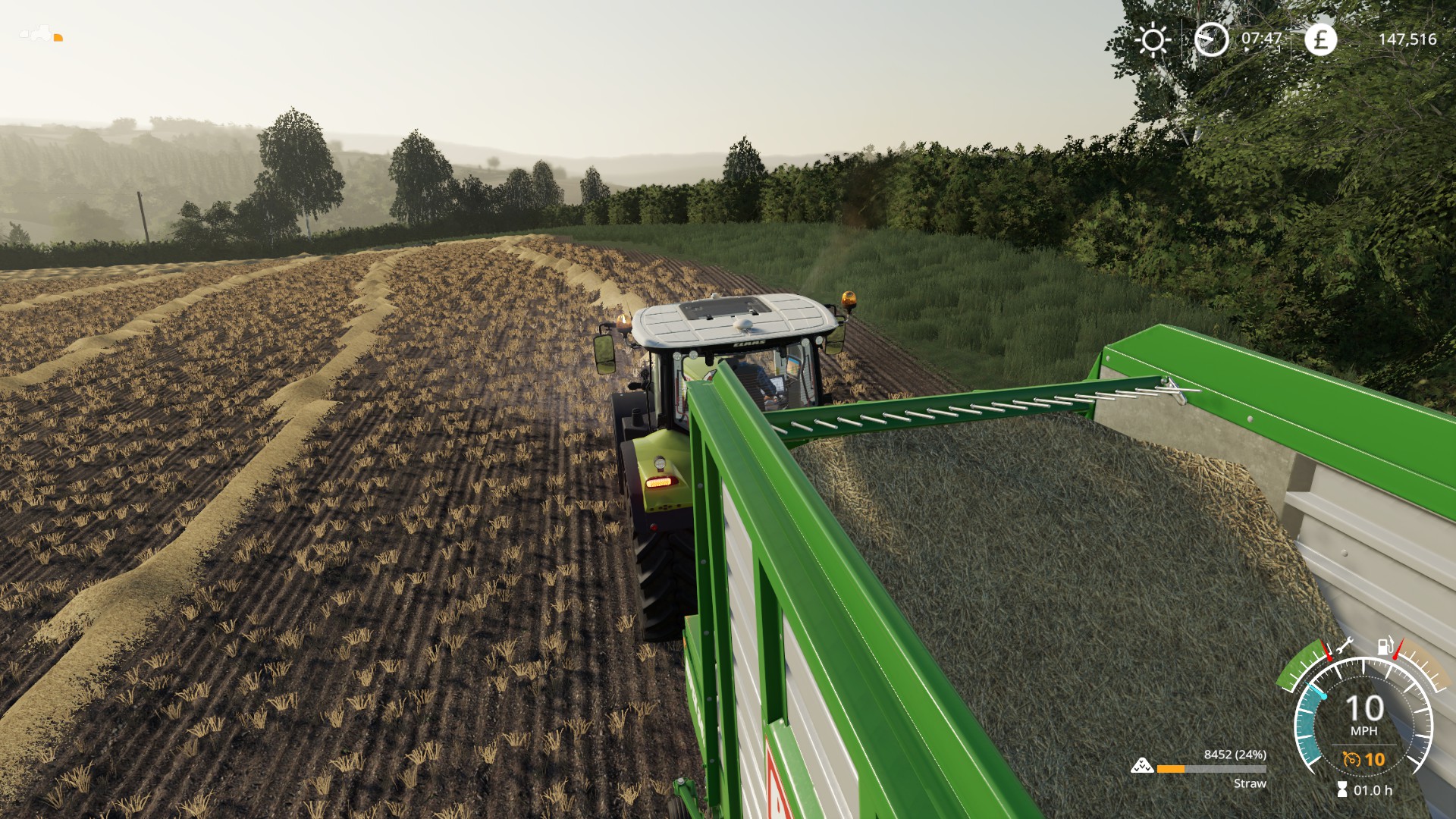Select the game clock icon
This screenshot has width=1456, height=819.
[x=1211, y=39]
